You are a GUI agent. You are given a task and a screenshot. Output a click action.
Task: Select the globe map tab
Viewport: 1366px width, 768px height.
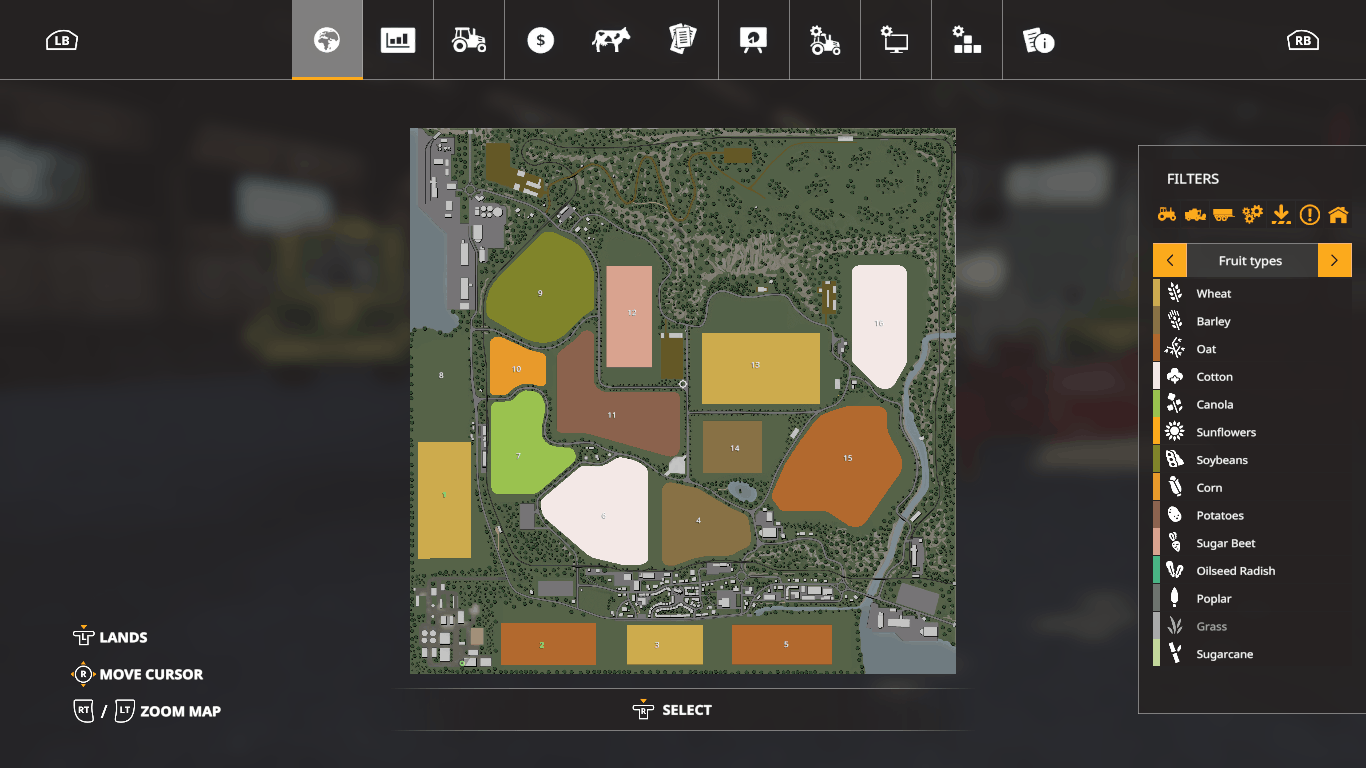tap(327, 40)
